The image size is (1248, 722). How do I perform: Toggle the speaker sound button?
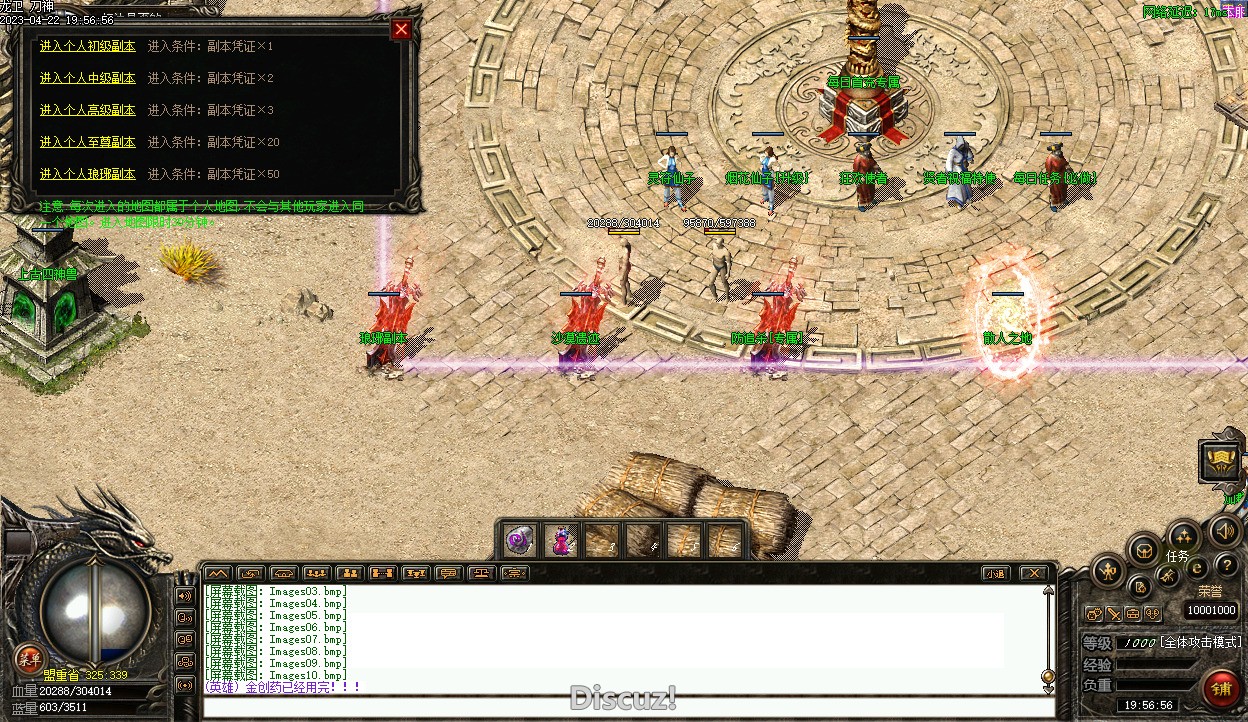[1224, 531]
